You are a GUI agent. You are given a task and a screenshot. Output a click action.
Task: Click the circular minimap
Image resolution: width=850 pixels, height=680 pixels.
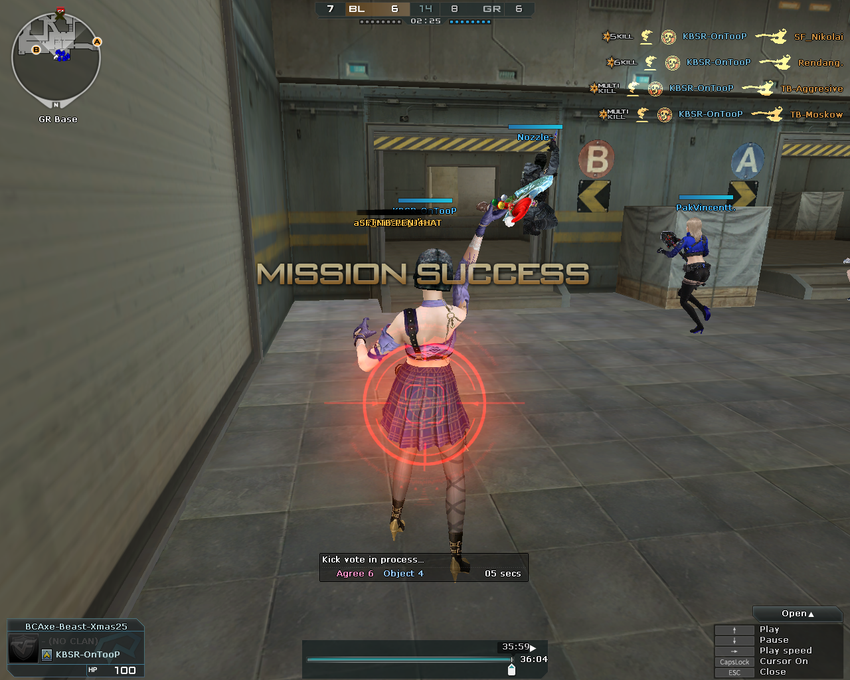(x=56, y=57)
